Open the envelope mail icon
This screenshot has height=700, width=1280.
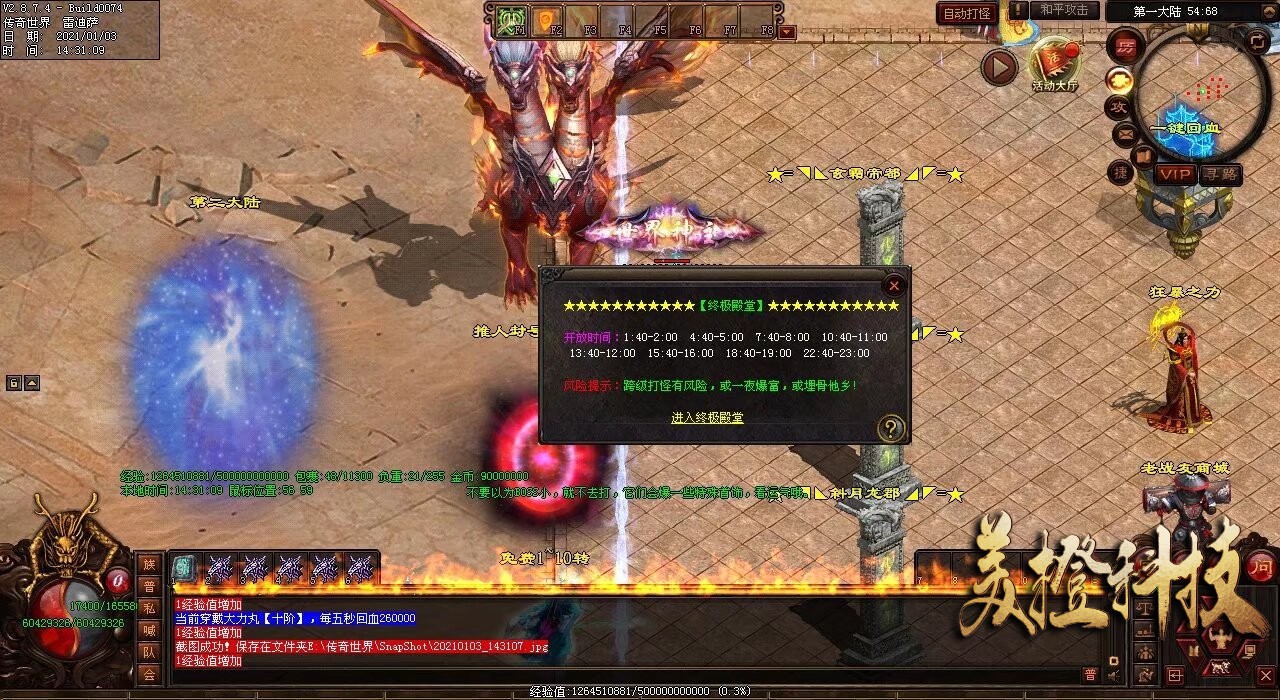(1125, 132)
